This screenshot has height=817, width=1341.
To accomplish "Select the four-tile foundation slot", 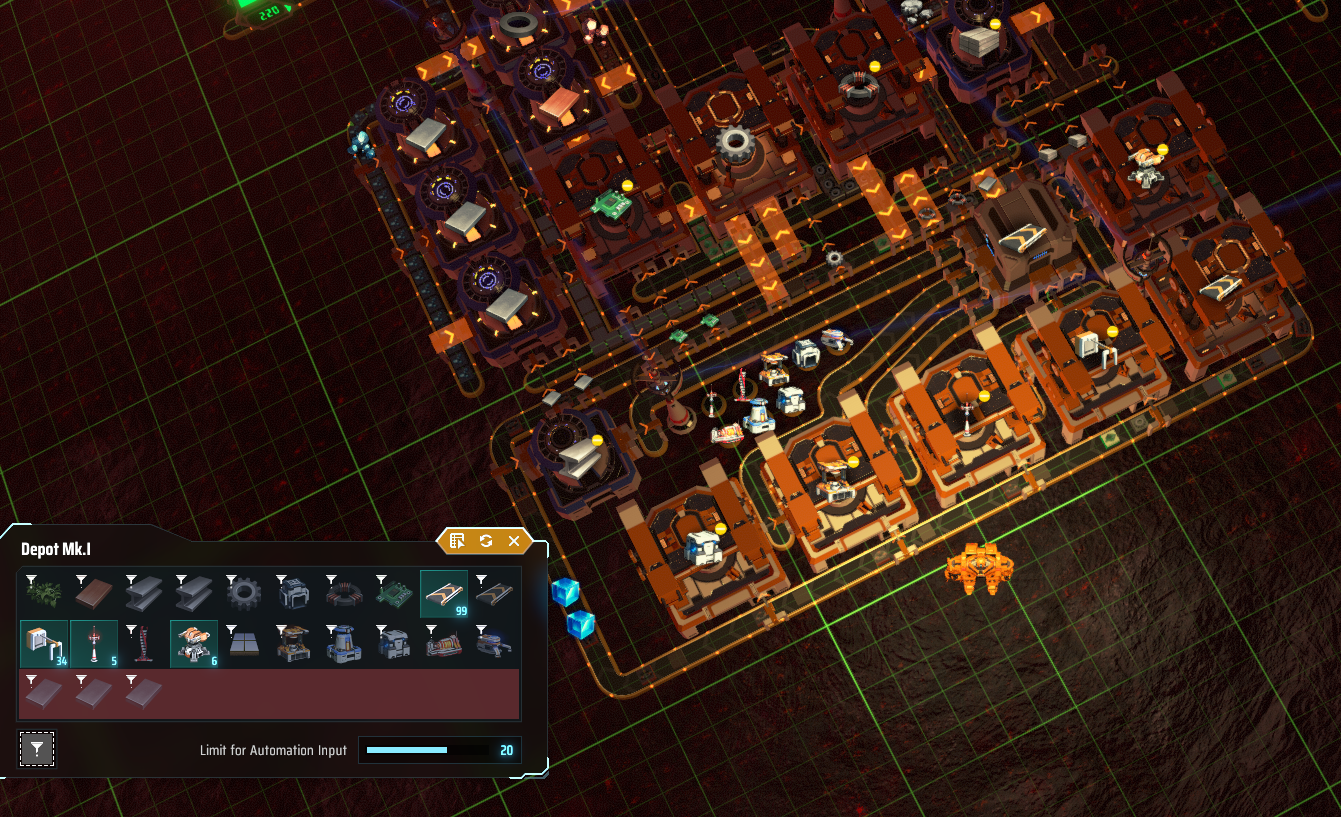I will [x=244, y=644].
